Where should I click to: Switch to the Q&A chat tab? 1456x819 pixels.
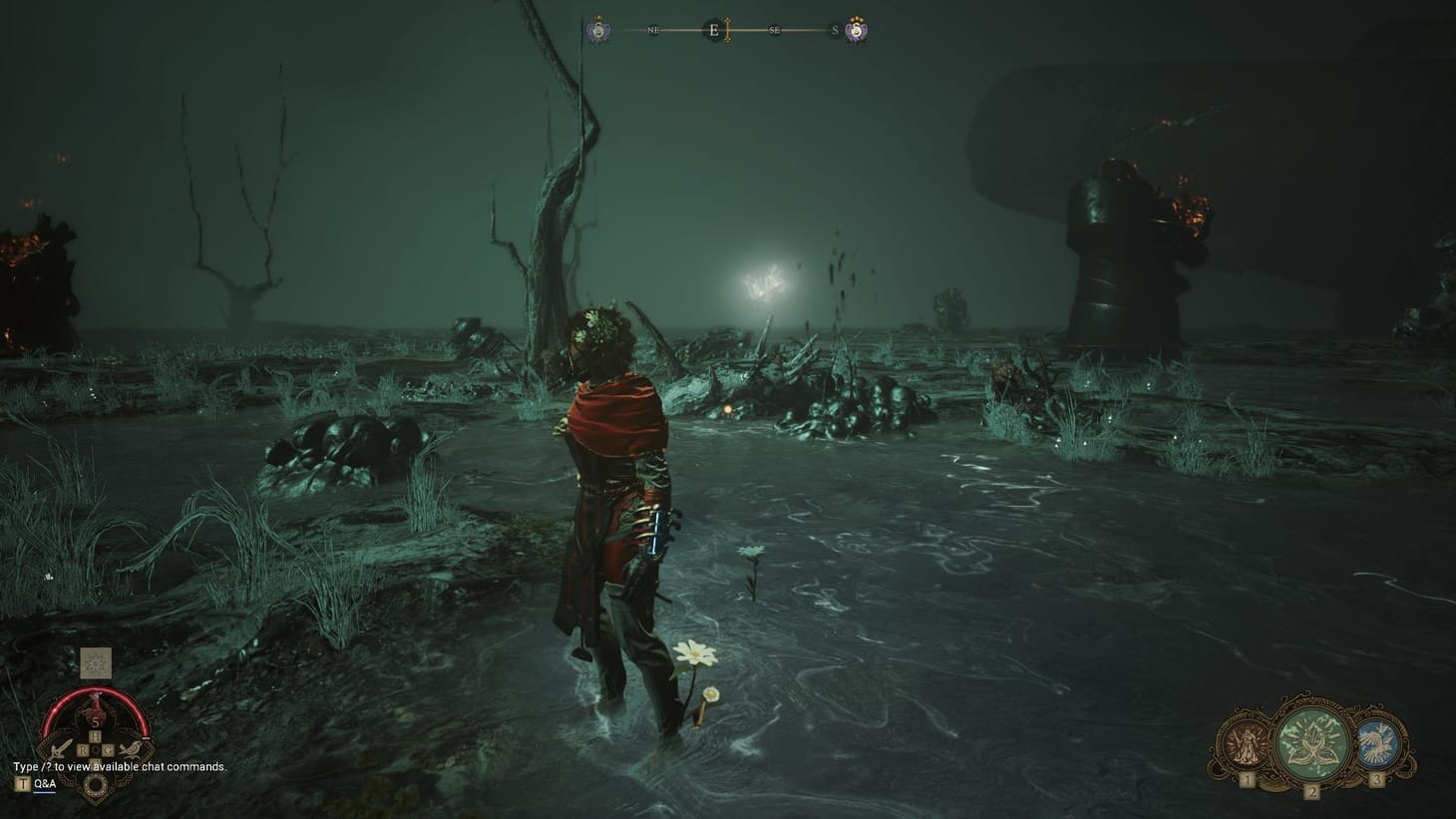click(45, 783)
